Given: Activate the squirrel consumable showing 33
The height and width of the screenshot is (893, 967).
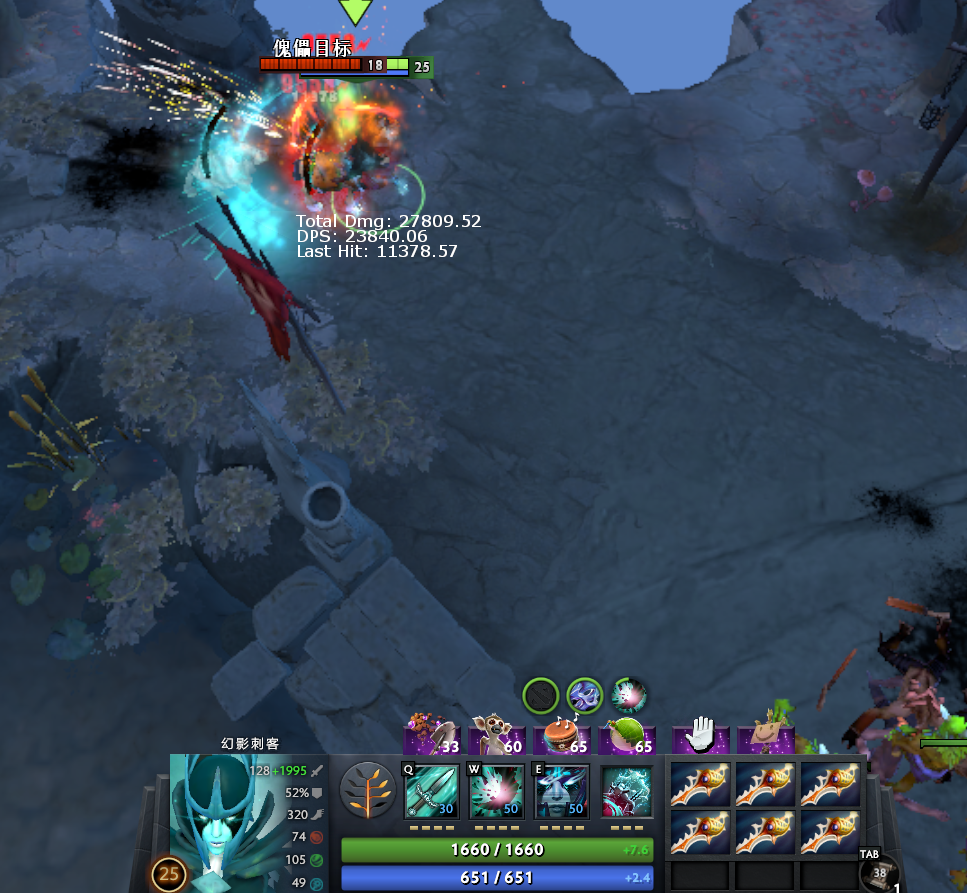Looking at the screenshot, I should point(431,739).
